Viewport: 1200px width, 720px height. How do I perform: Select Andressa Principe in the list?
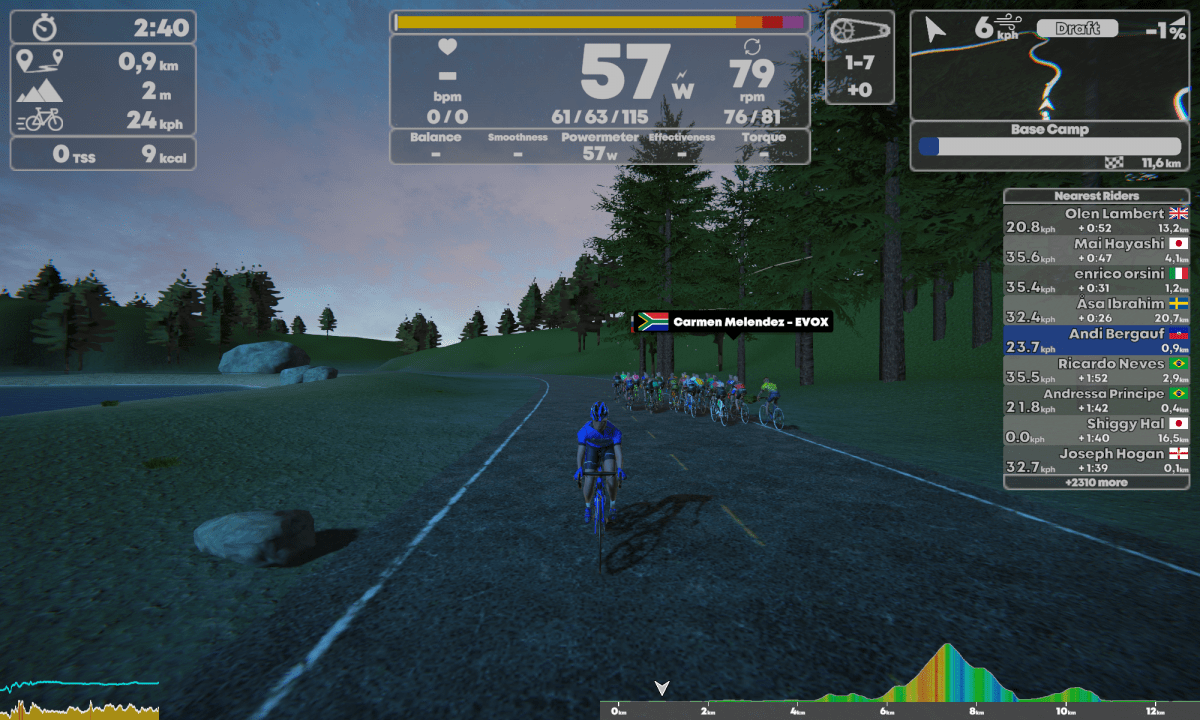click(x=1096, y=400)
